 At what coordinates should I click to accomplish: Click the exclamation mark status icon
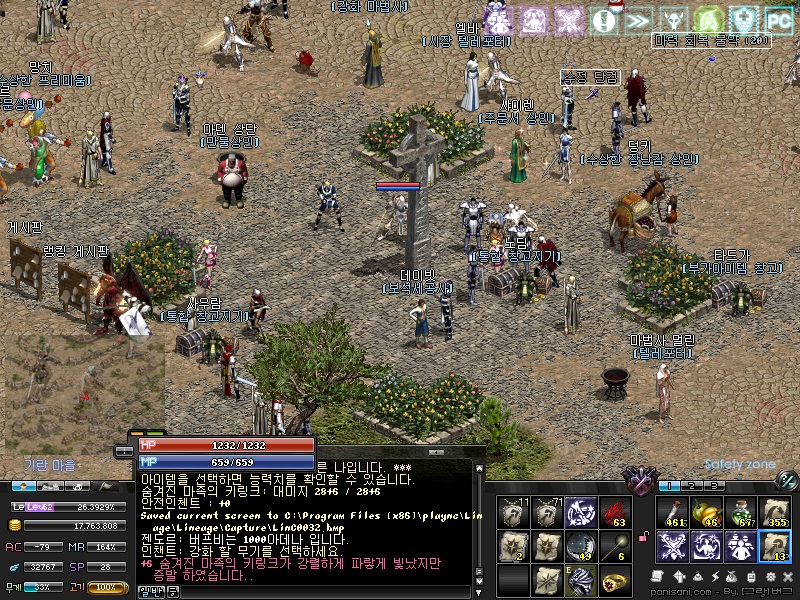(603, 19)
